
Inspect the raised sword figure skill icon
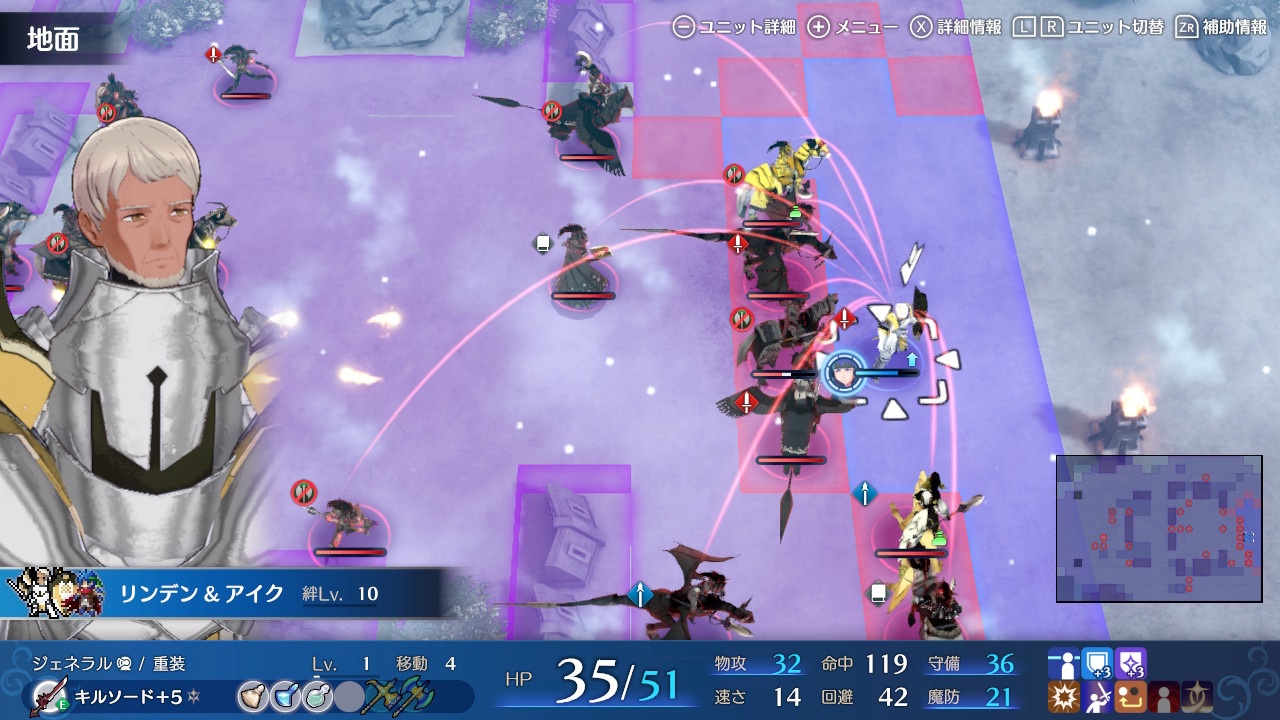tap(1097, 697)
